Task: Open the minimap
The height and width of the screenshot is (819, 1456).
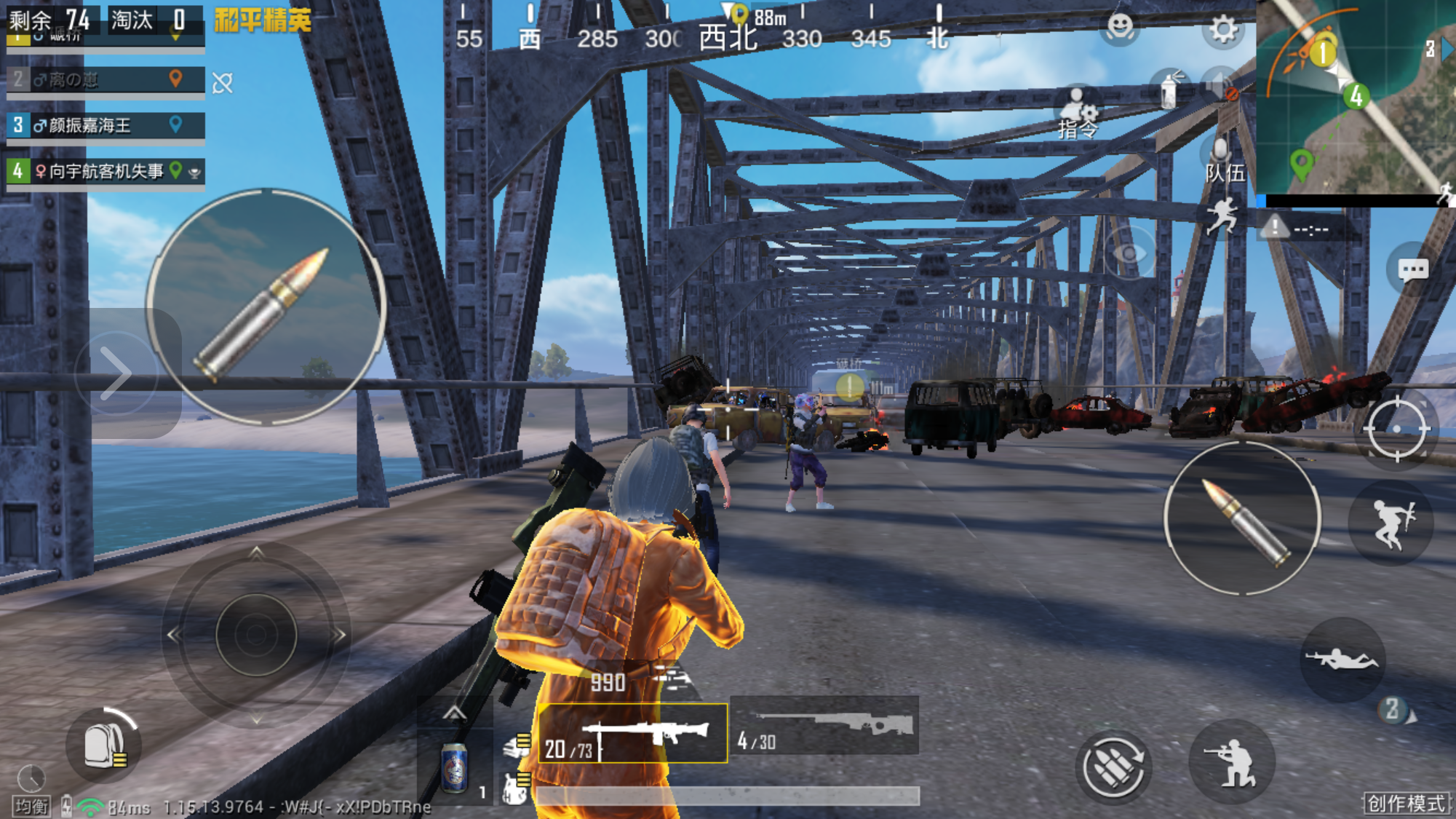Action: (x=1355, y=98)
